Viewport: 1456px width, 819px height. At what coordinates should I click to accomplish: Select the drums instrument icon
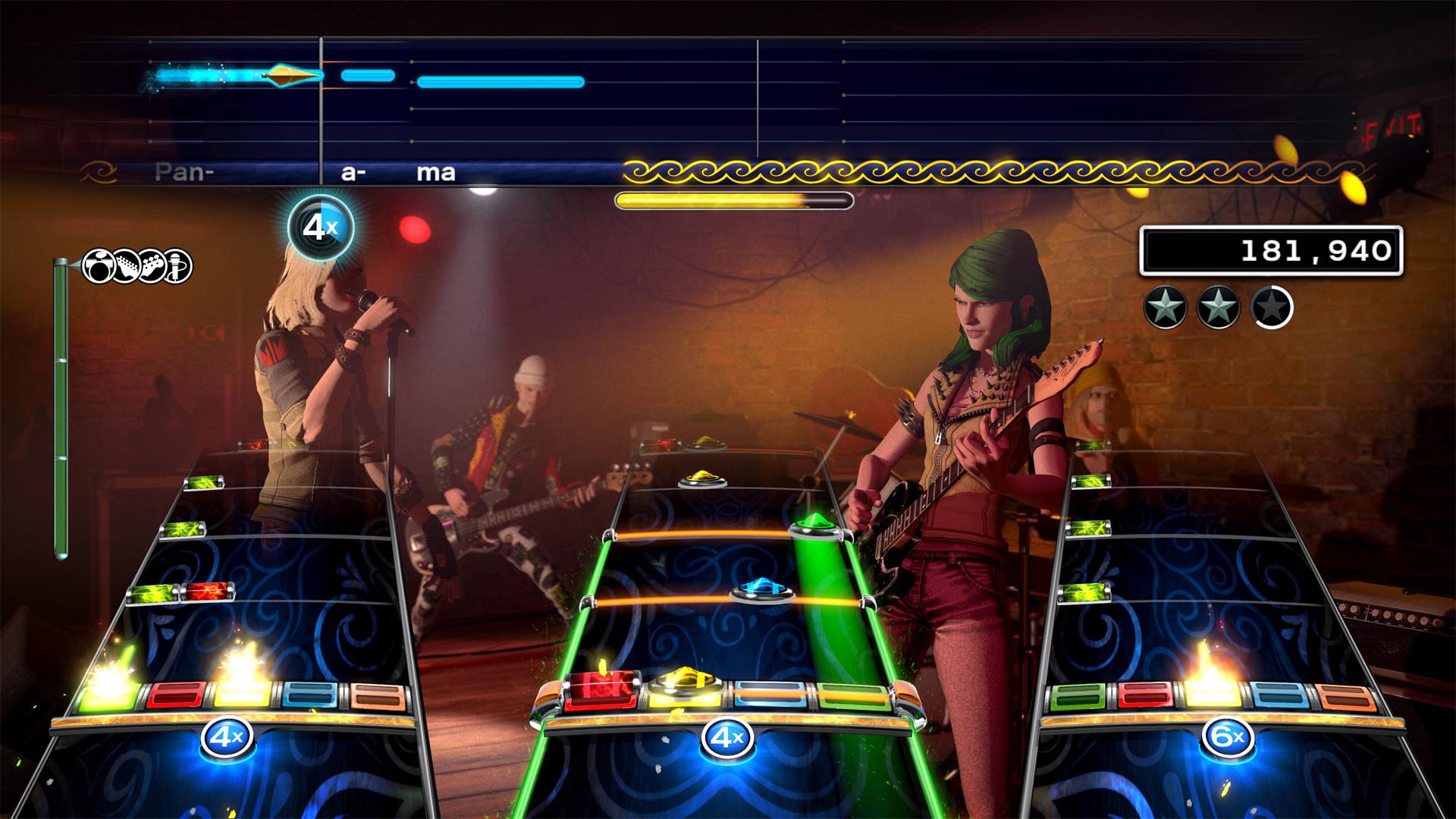coord(99,266)
